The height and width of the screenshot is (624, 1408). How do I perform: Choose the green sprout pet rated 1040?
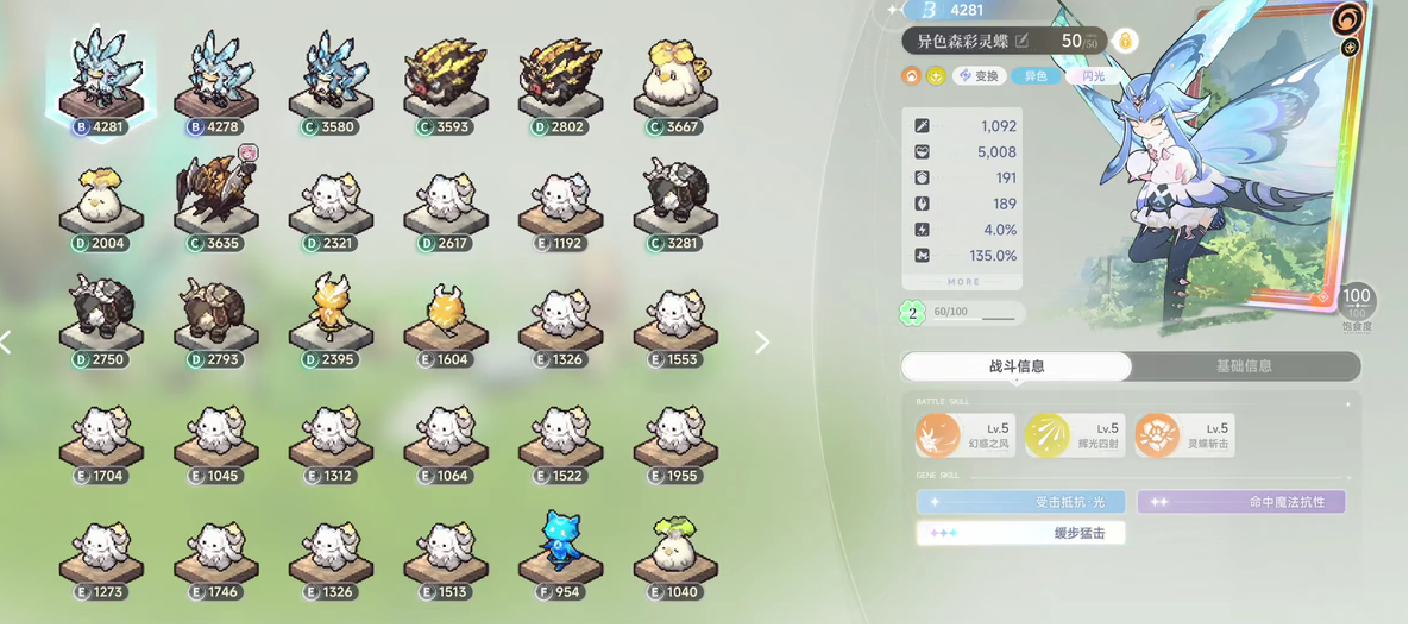pos(675,546)
